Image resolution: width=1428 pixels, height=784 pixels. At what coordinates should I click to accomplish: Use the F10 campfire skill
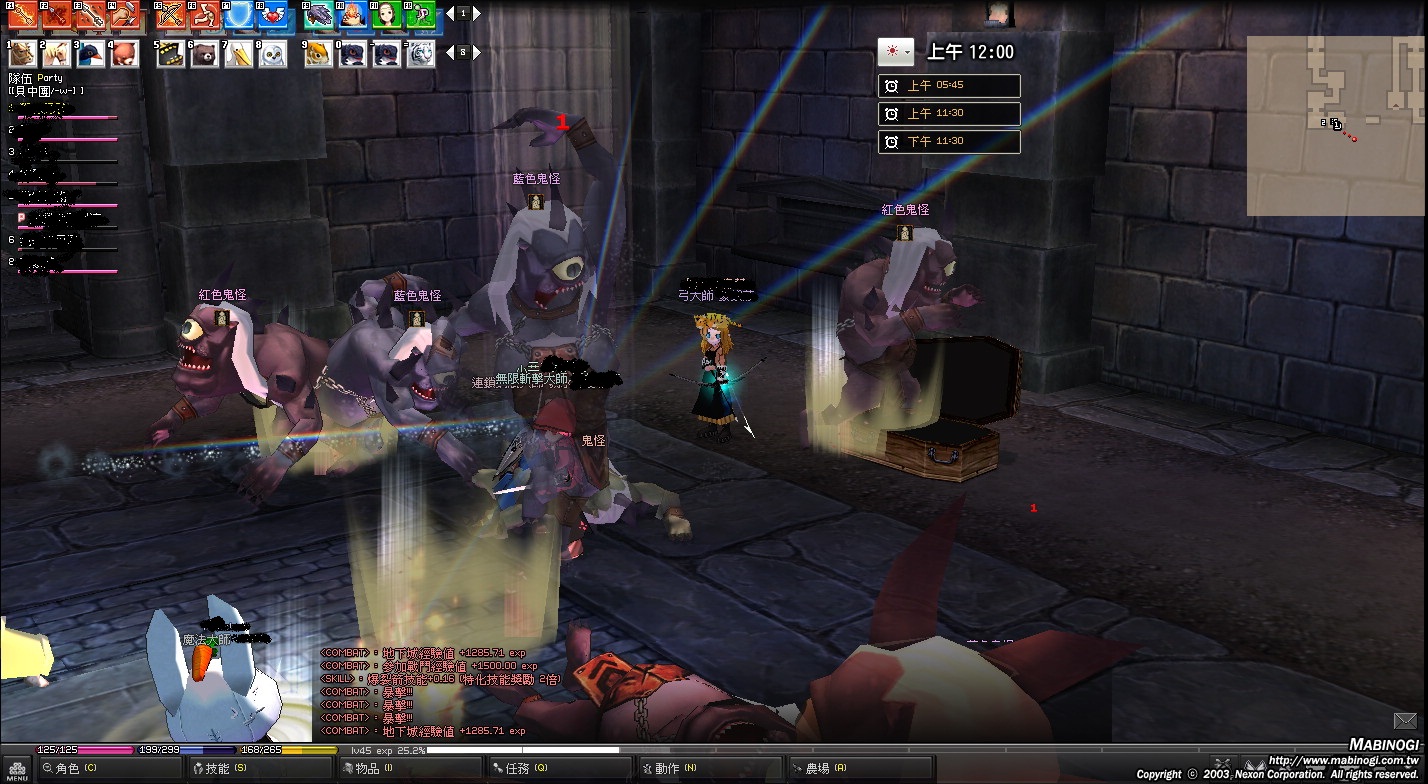coord(353,15)
